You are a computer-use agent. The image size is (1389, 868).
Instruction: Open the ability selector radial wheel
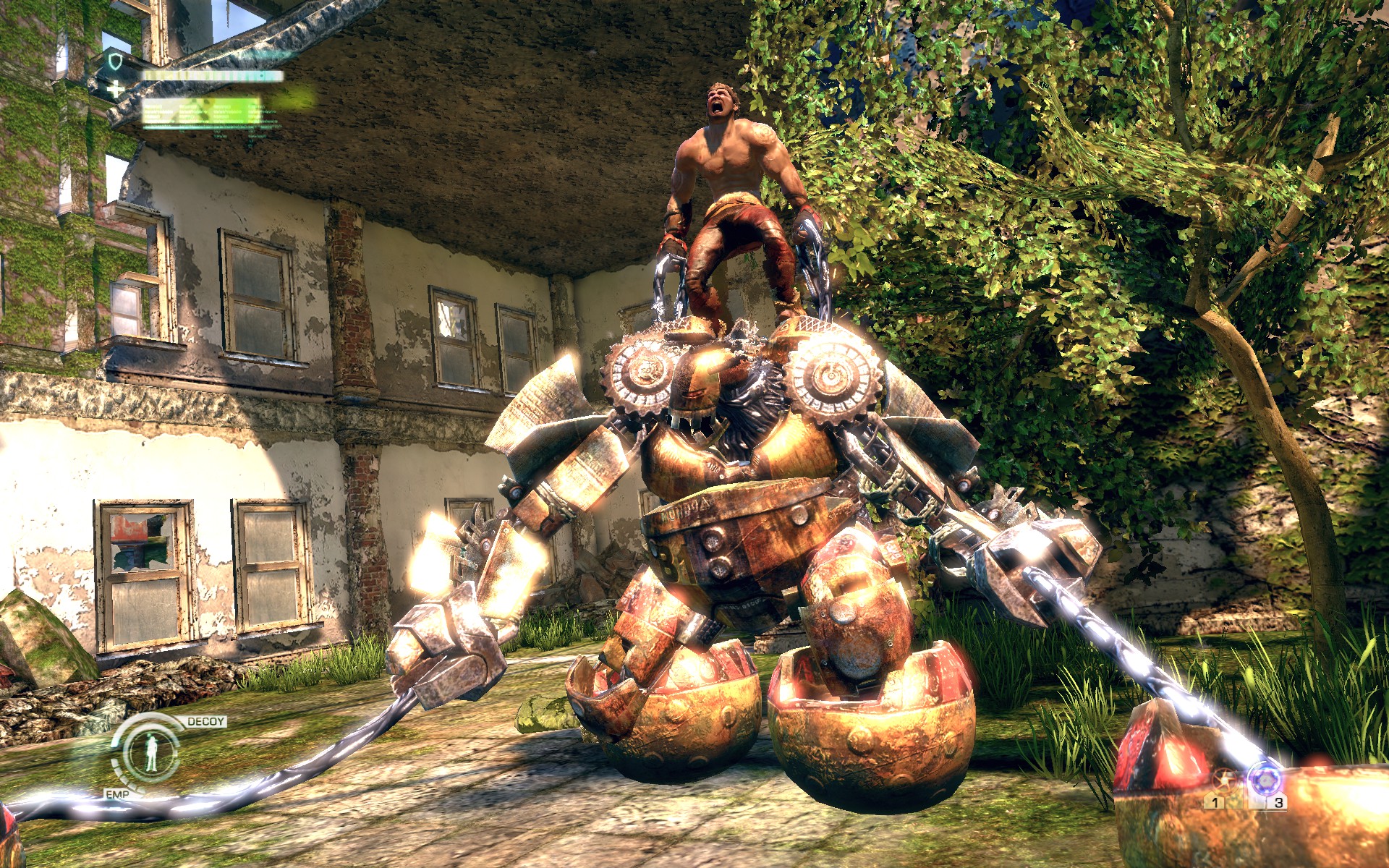tap(152, 752)
